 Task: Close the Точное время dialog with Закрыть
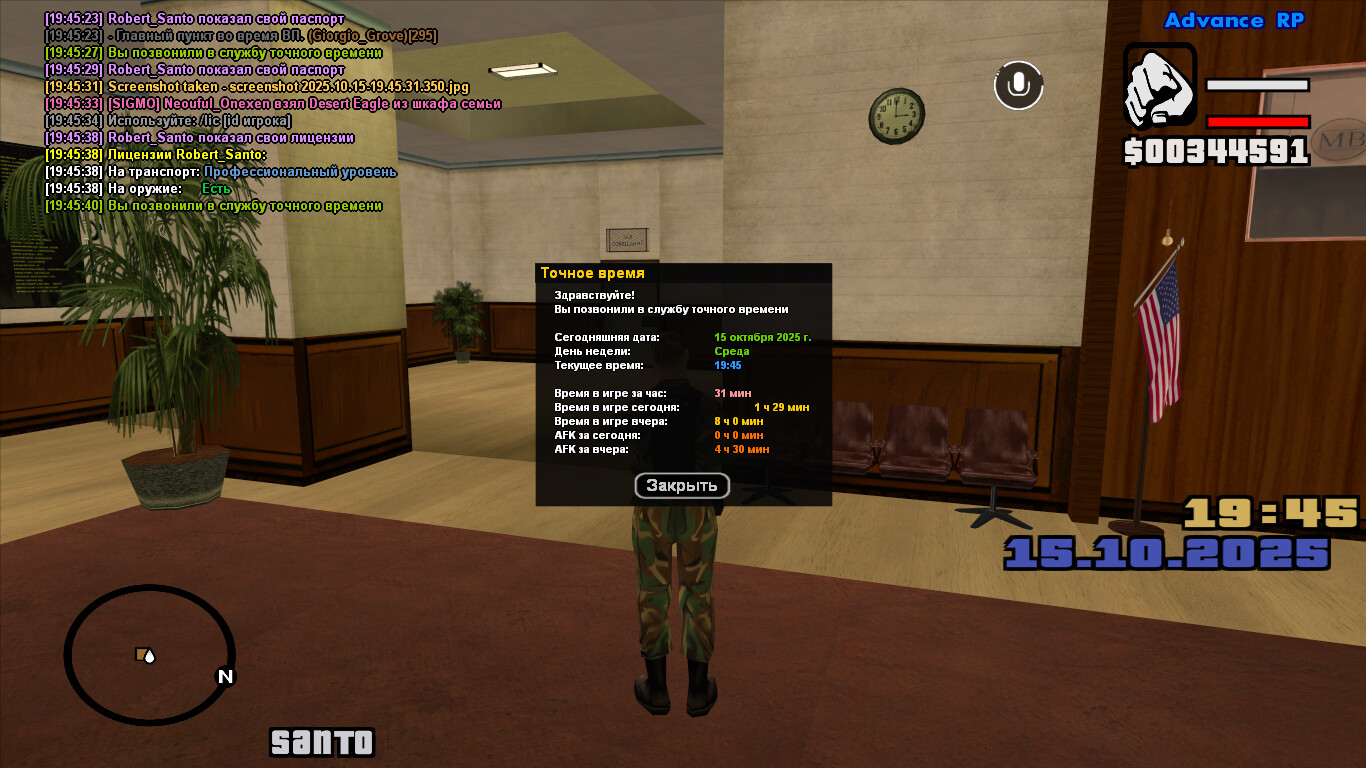pyautogui.click(x=682, y=486)
